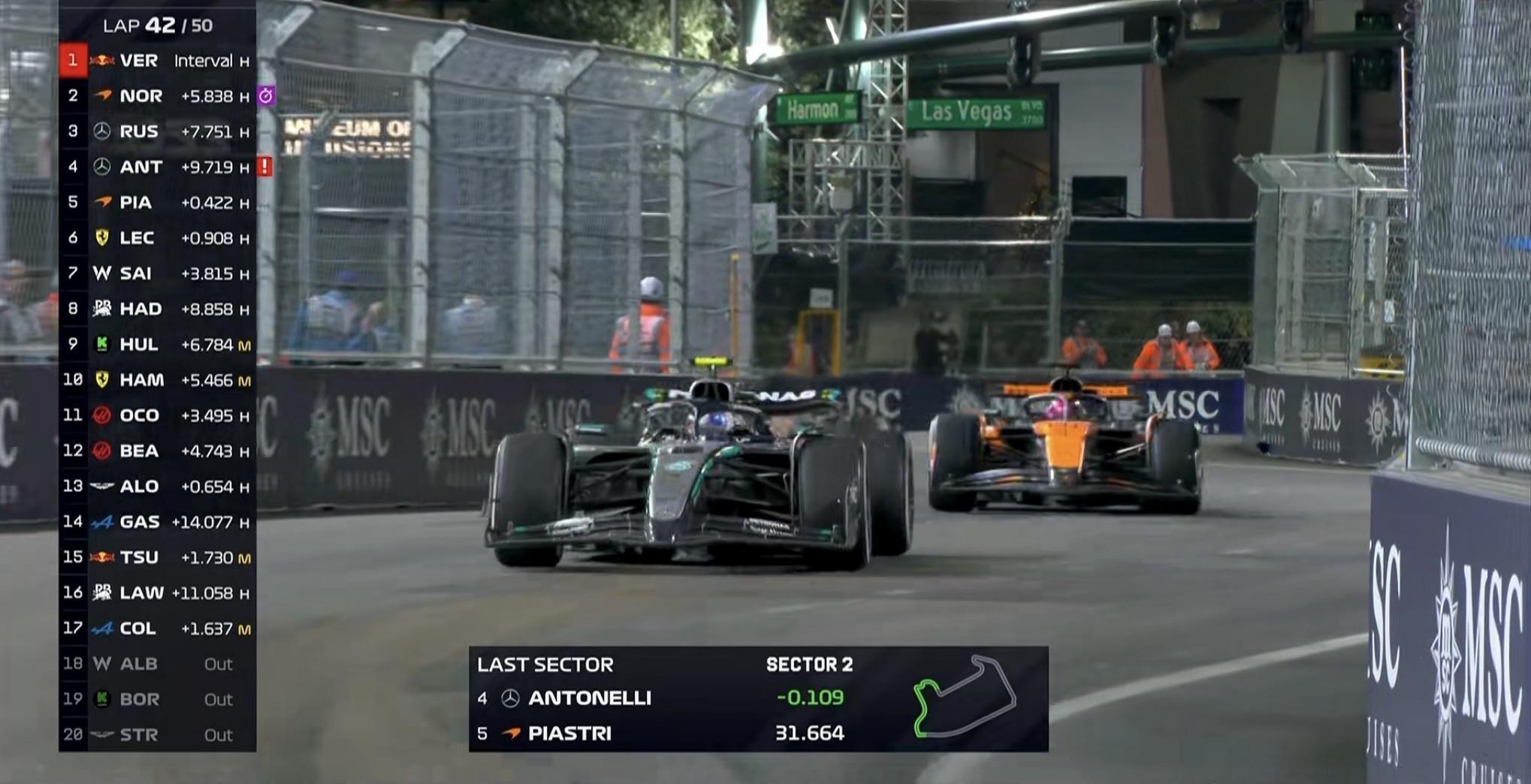The width and height of the screenshot is (1531, 784).
Task: Choose the HUL row in the leaderboard
Action: tap(157, 345)
